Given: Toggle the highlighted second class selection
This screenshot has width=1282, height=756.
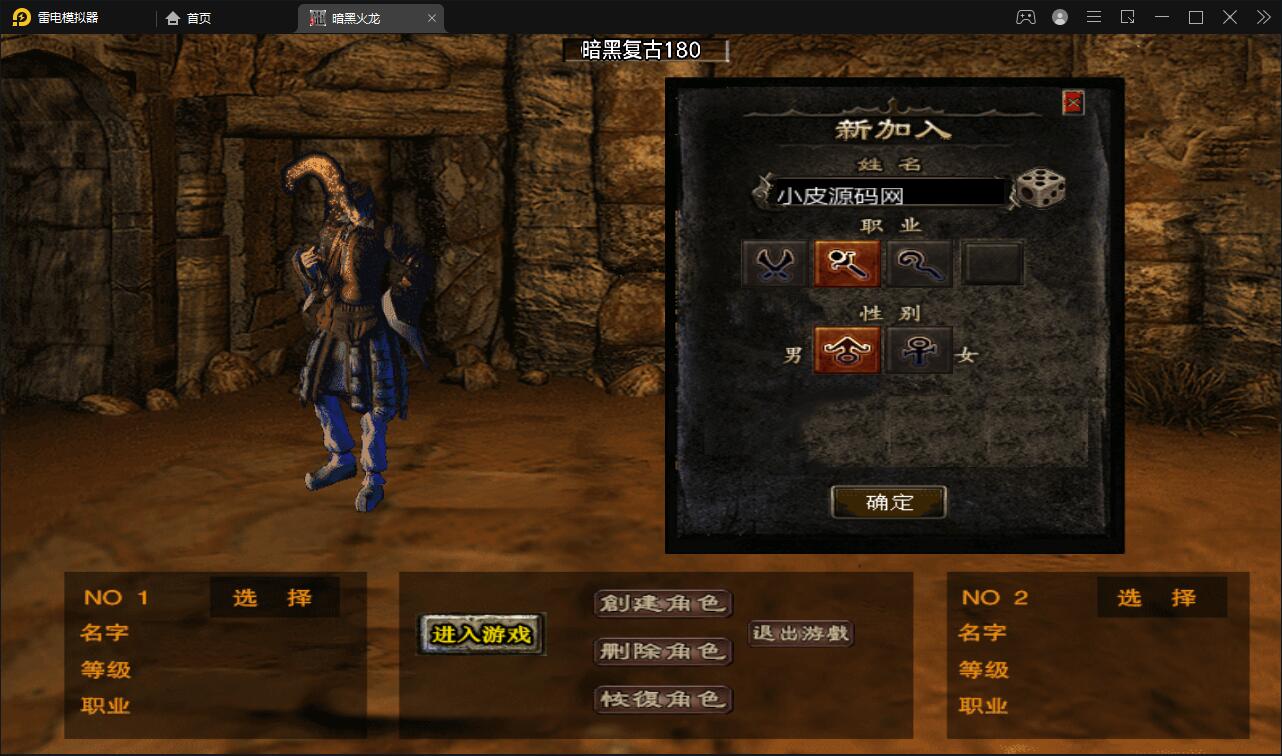Looking at the screenshot, I should (x=846, y=262).
